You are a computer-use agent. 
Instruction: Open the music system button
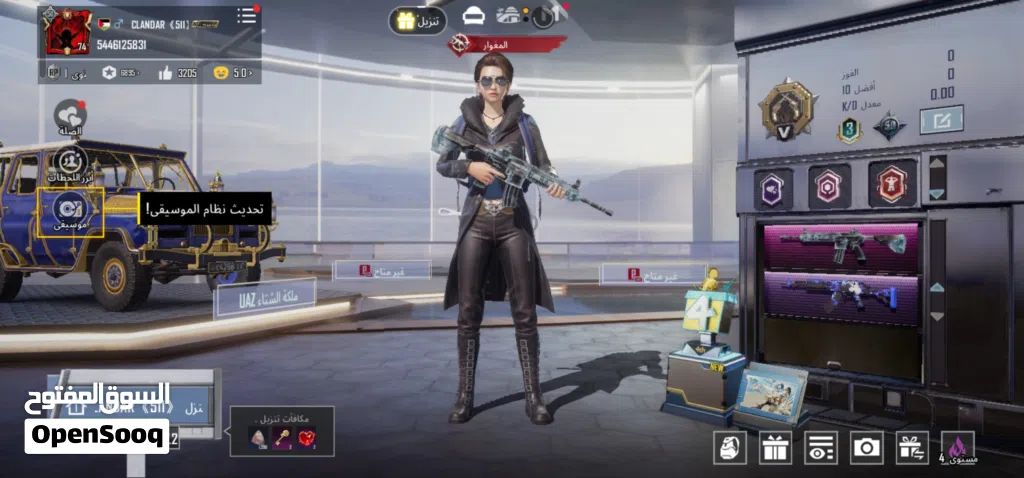(70, 210)
